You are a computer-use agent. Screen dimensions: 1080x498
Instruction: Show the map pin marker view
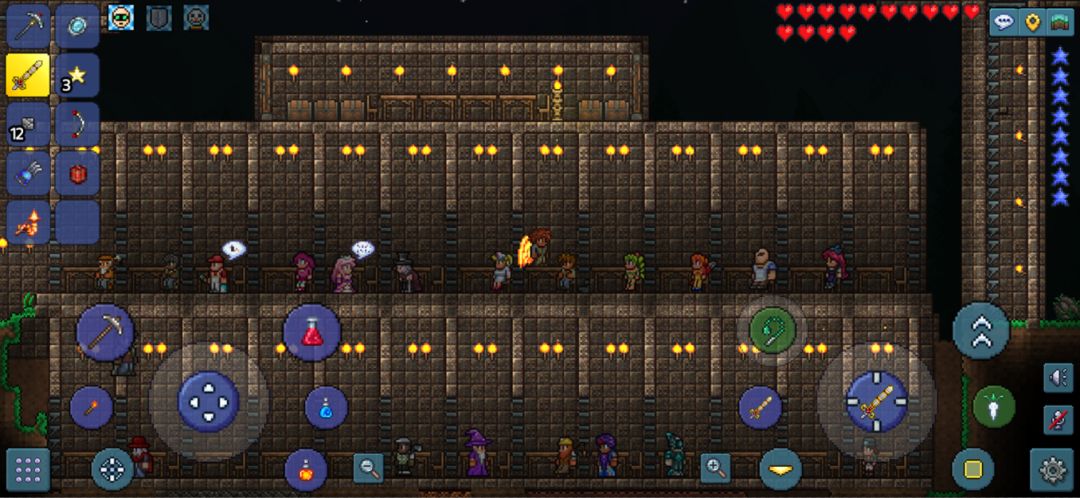click(1032, 22)
